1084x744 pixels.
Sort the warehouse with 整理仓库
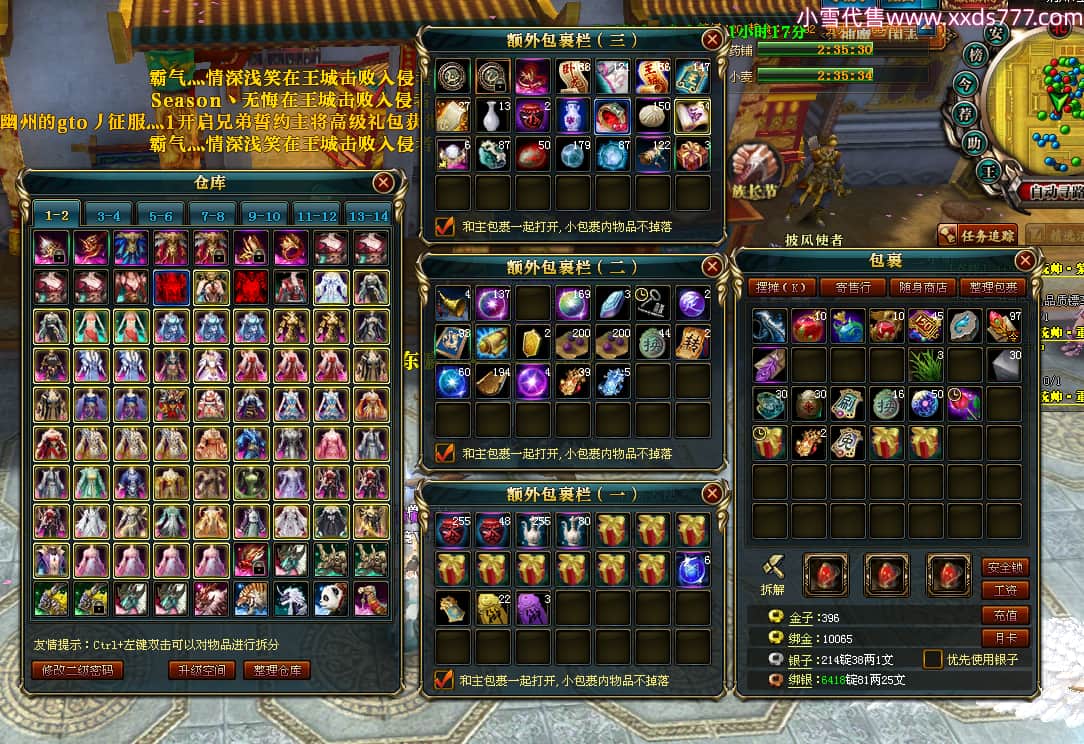[x=277, y=670]
